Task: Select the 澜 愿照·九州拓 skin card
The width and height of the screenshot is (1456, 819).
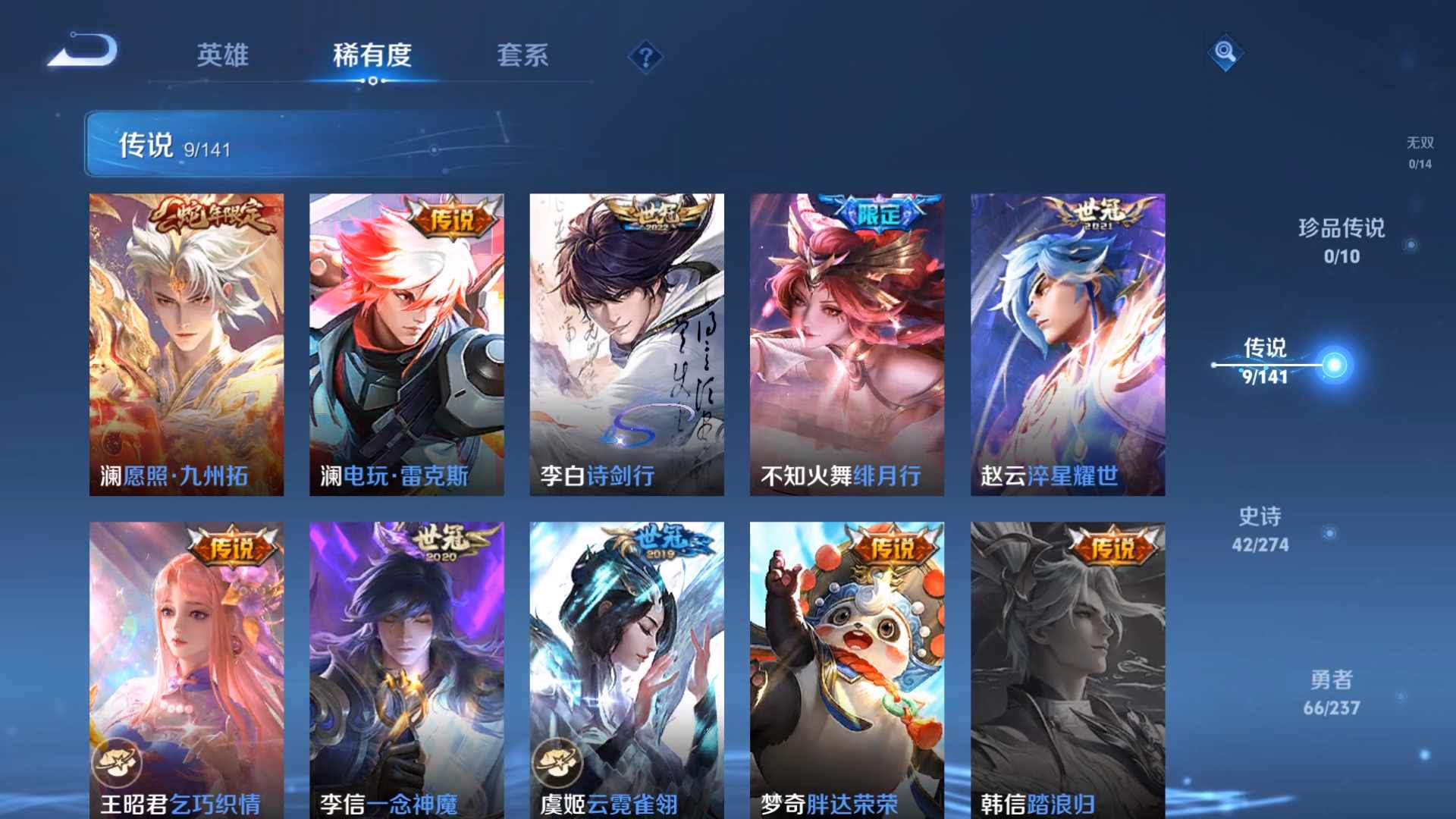Action: (x=187, y=344)
